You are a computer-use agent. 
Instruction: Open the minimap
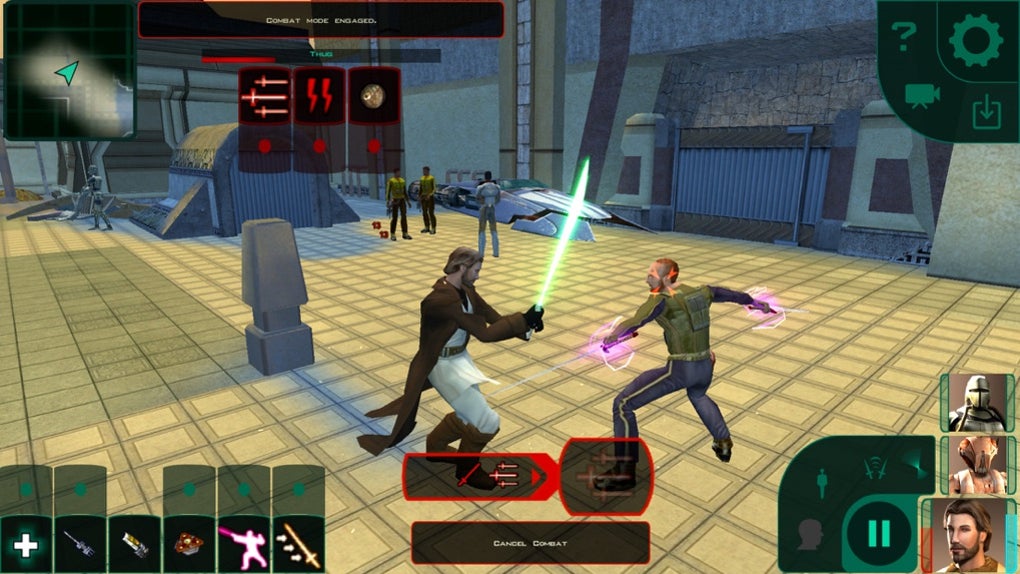69,70
